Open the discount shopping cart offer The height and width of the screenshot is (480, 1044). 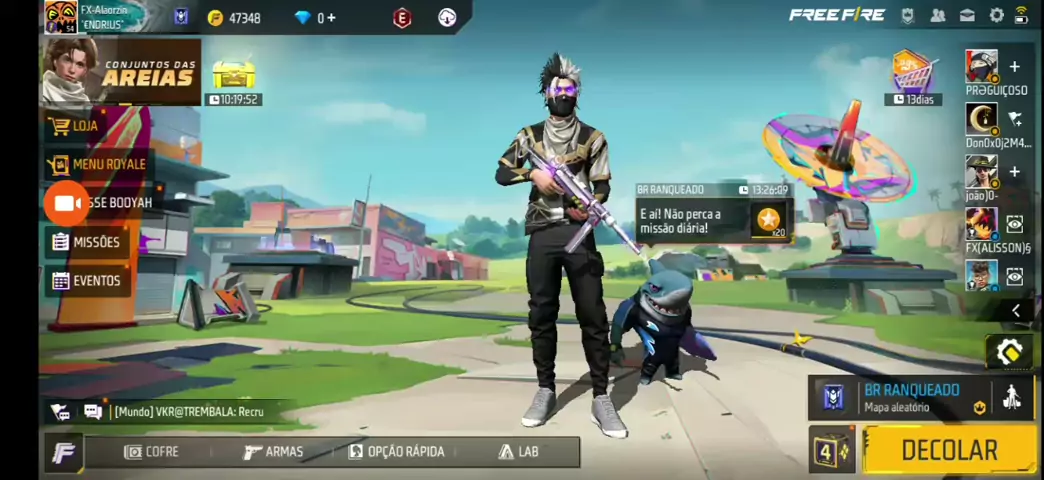pyautogui.click(x=911, y=72)
